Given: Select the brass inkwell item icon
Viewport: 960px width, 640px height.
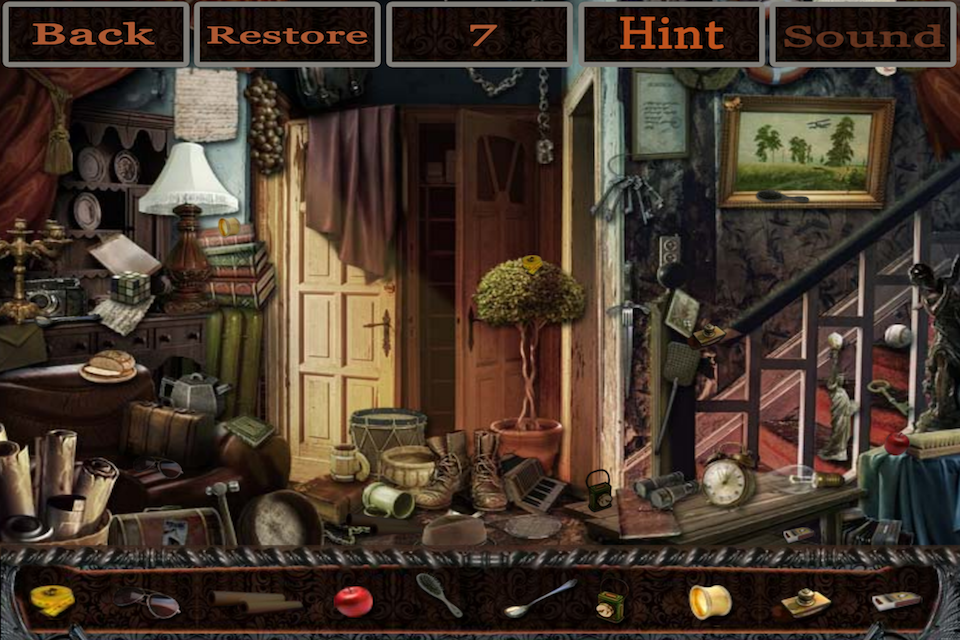Looking at the screenshot, I should (x=805, y=602).
